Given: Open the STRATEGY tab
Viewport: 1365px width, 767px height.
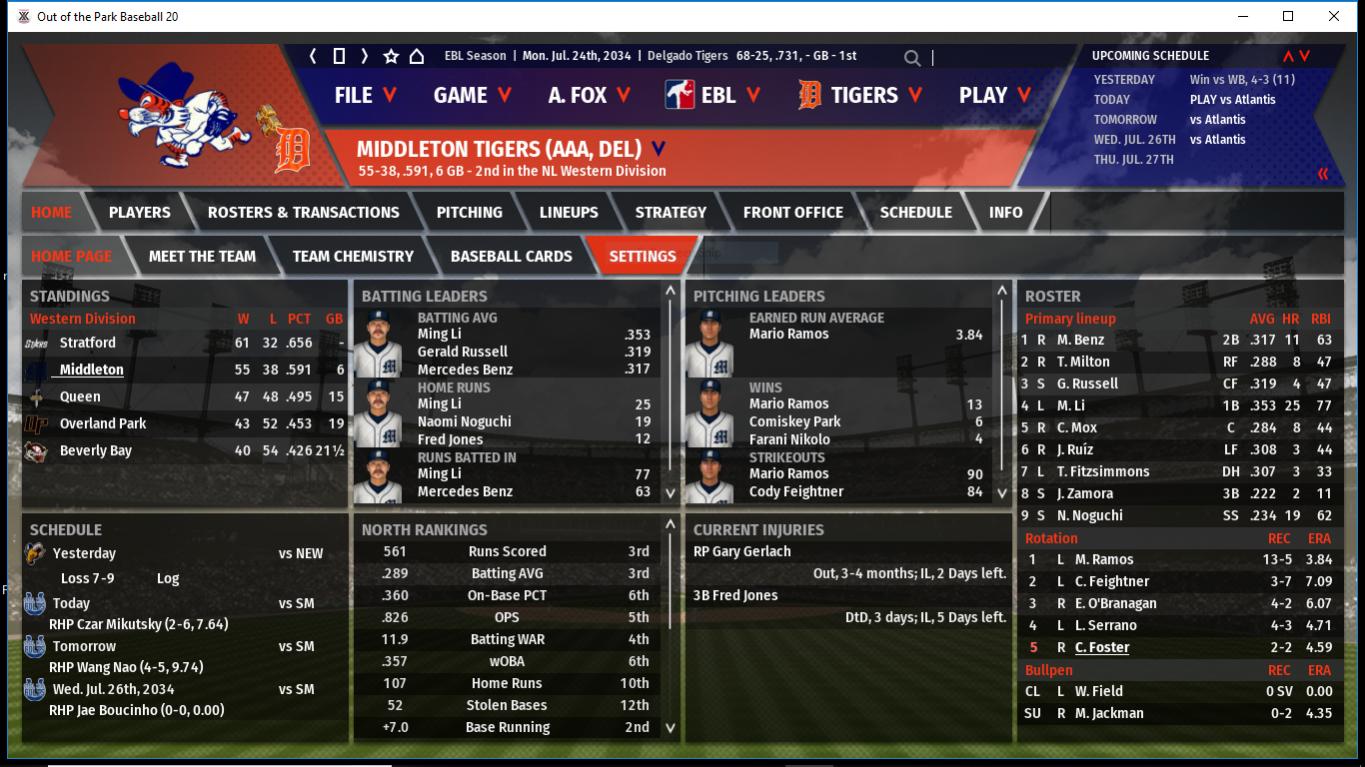Looking at the screenshot, I should 670,212.
